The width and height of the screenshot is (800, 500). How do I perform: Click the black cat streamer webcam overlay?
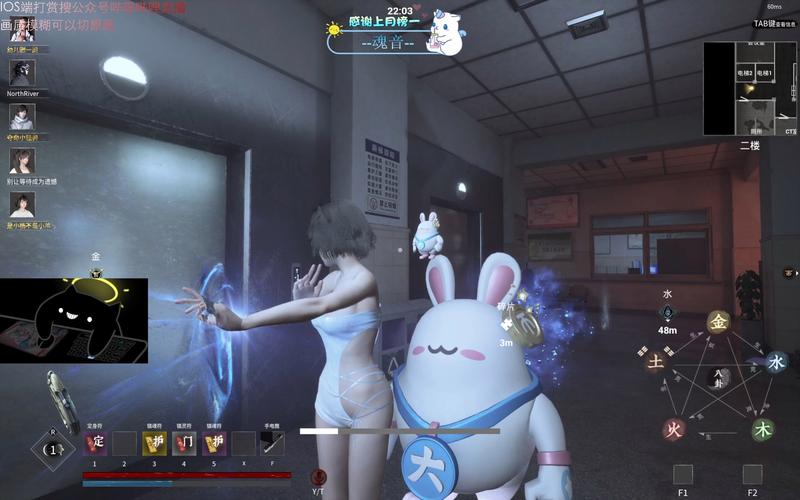74,320
